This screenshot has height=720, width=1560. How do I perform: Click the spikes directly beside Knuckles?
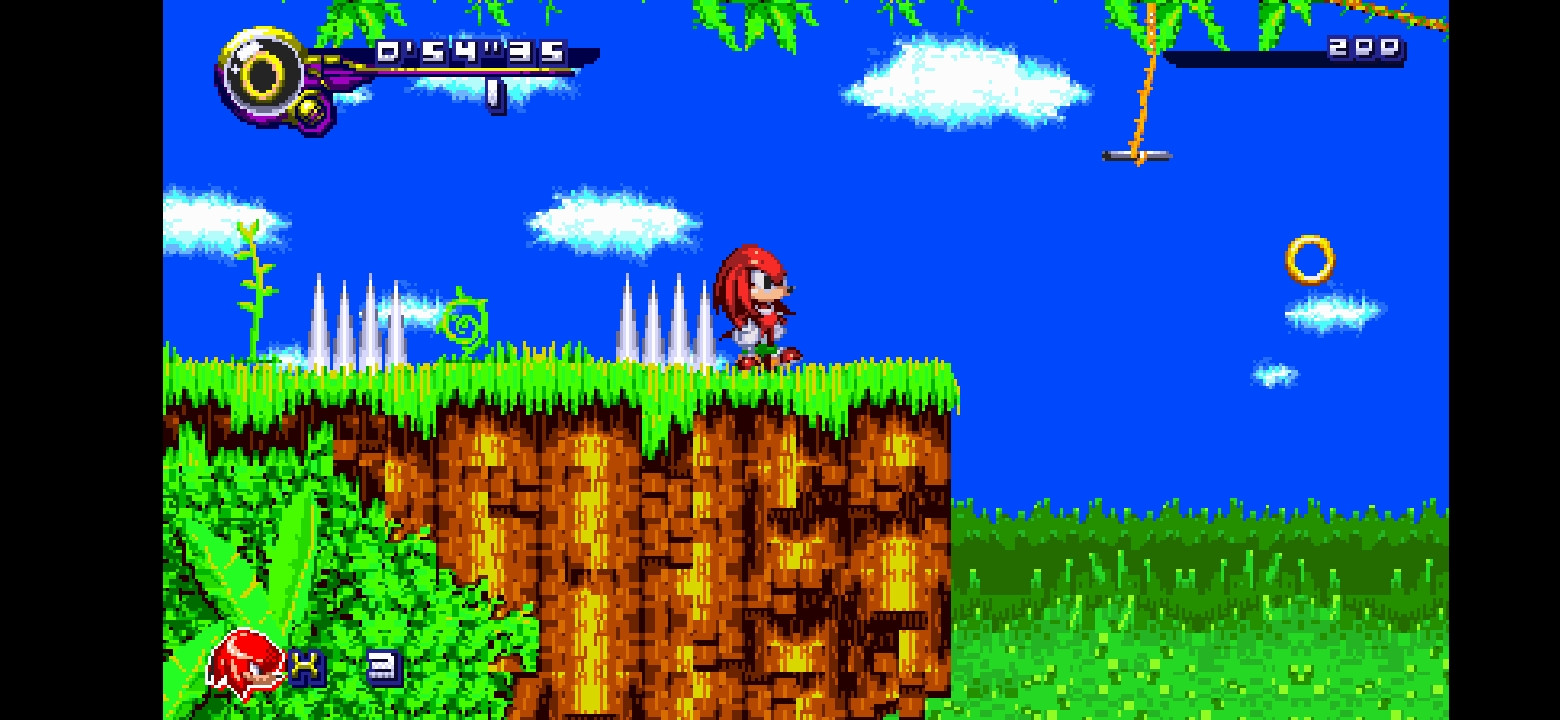(x=665, y=320)
